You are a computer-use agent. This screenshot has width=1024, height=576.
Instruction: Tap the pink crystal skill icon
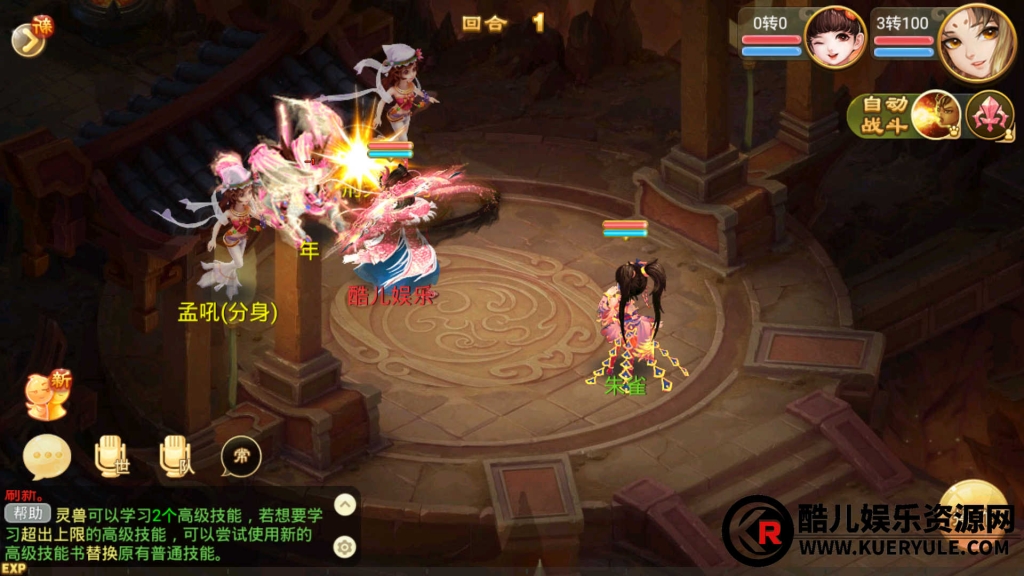click(989, 115)
